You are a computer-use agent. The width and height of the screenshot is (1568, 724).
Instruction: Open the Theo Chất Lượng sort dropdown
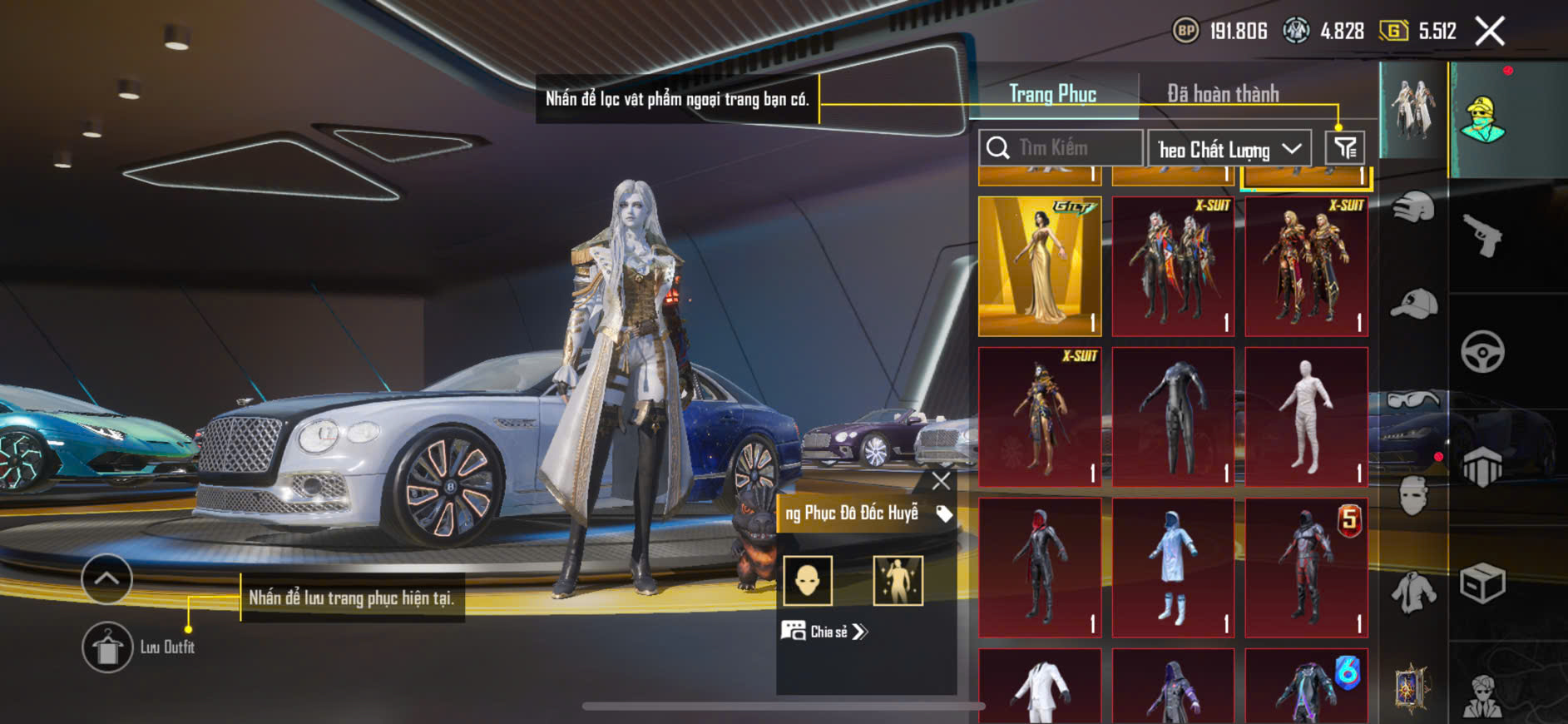pyautogui.click(x=1229, y=149)
